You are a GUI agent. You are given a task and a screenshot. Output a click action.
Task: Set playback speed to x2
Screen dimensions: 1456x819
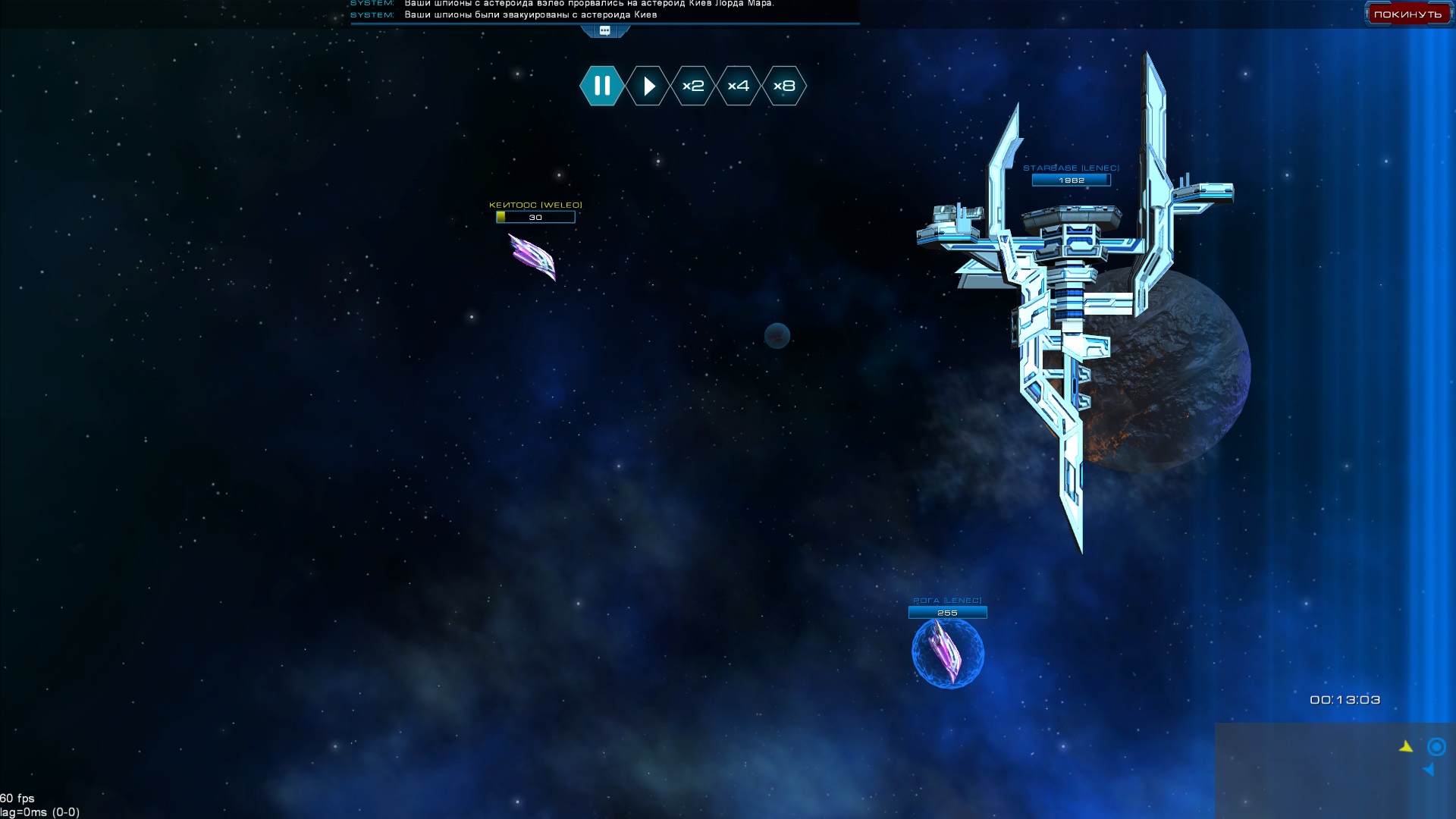pyautogui.click(x=693, y=86)
